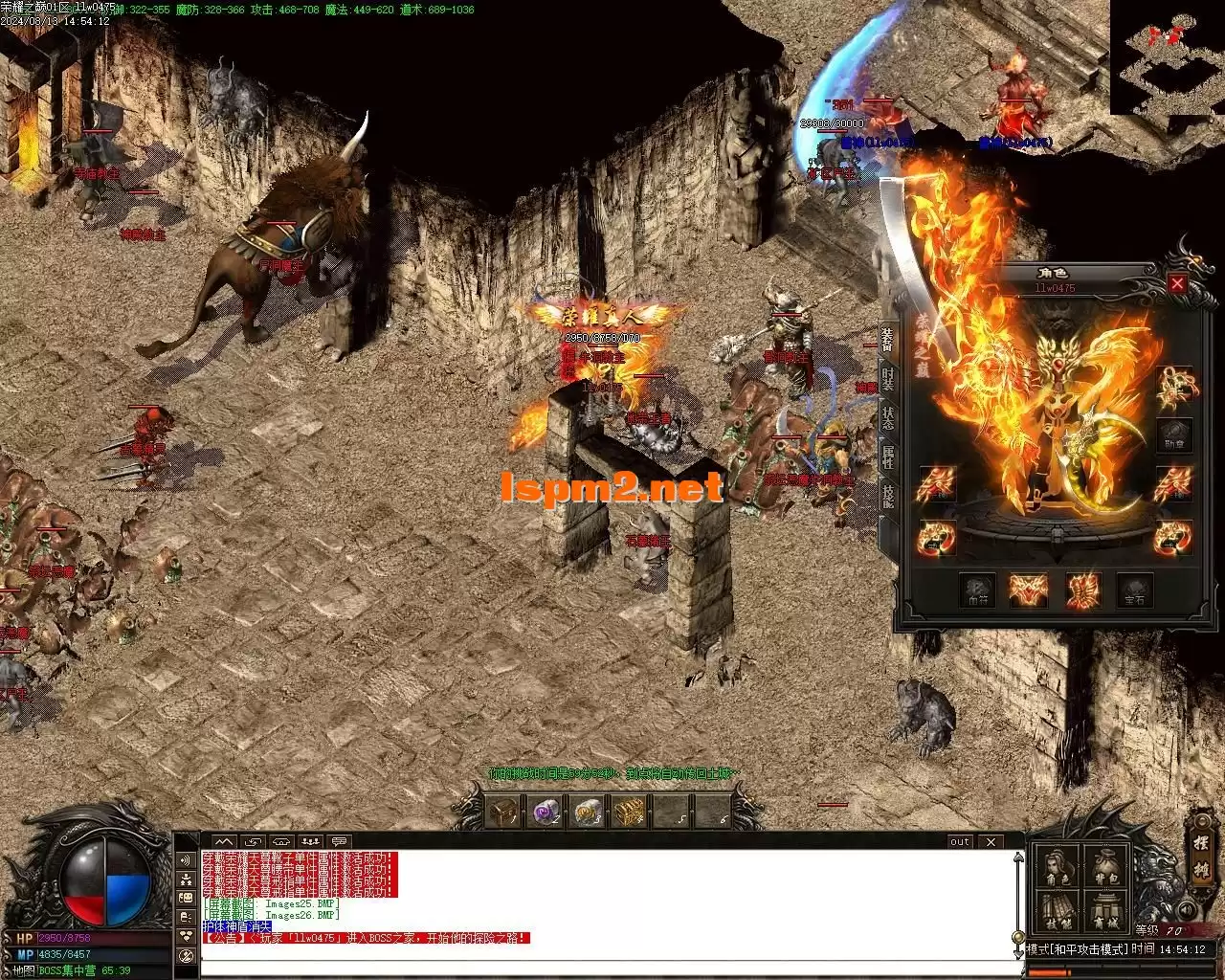Open the 技能 skills book menu button
The width and height of the screenshot is (1225, 980).
(x=1058, y=910)
